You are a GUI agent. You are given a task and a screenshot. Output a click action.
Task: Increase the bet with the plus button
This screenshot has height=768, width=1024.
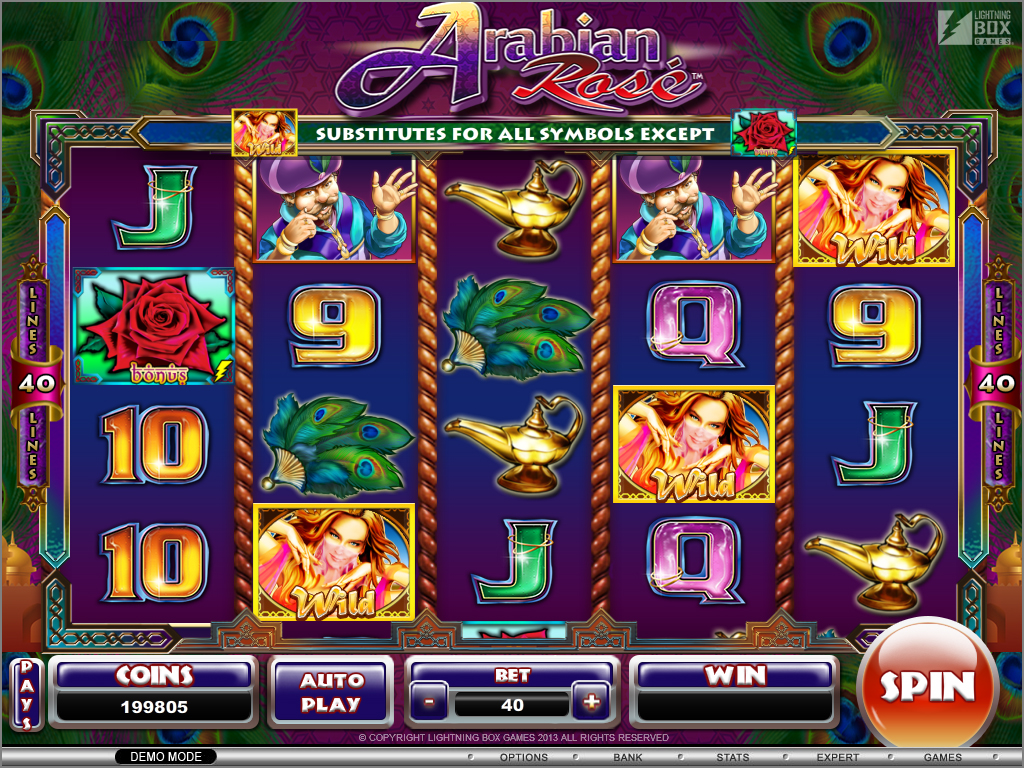[x=592, y=703]
